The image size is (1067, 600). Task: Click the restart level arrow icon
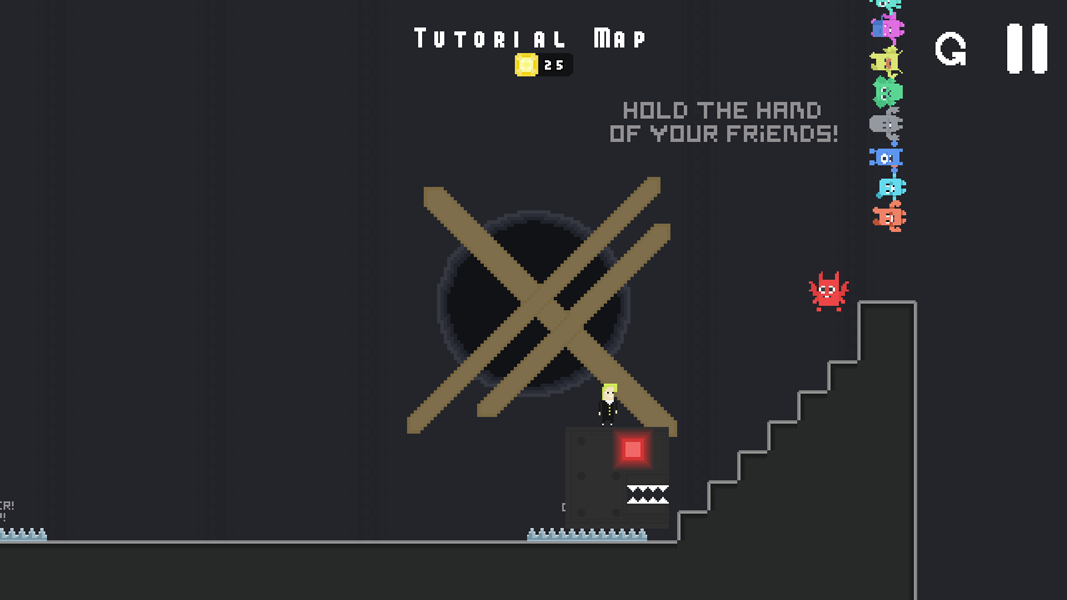(x=950, y=49)
